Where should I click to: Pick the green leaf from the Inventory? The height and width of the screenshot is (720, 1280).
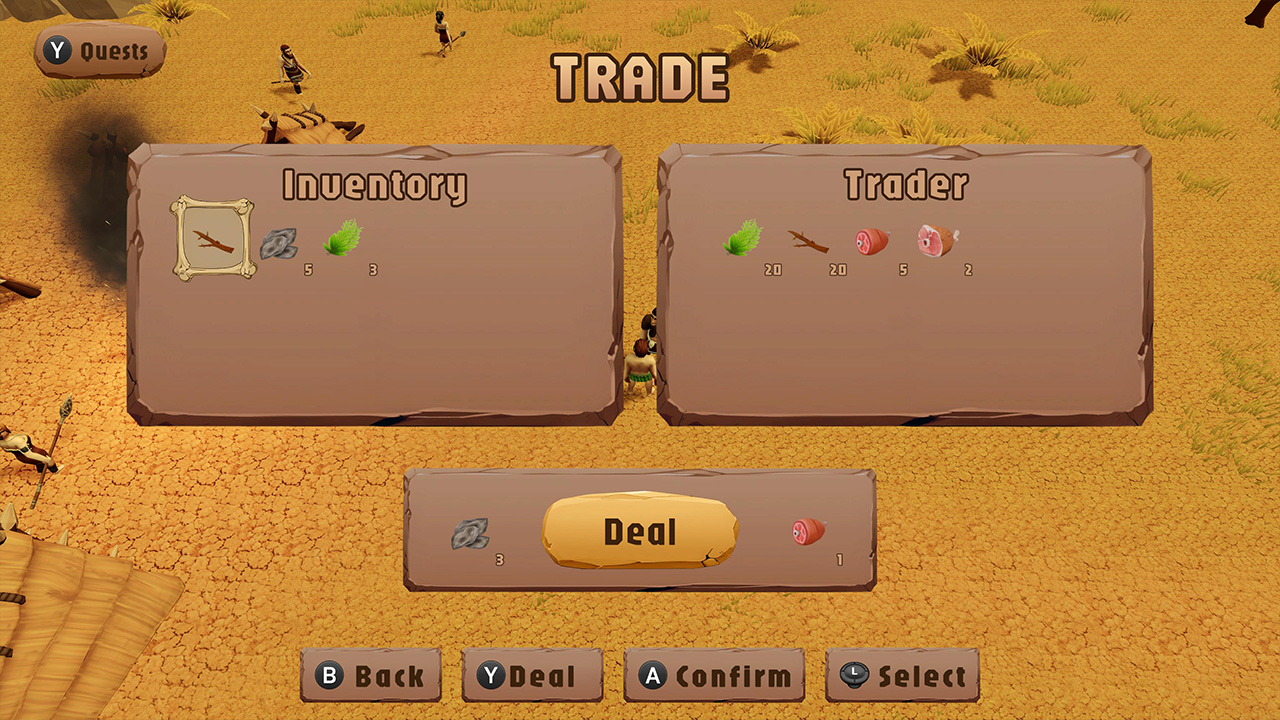pos(343,237)
